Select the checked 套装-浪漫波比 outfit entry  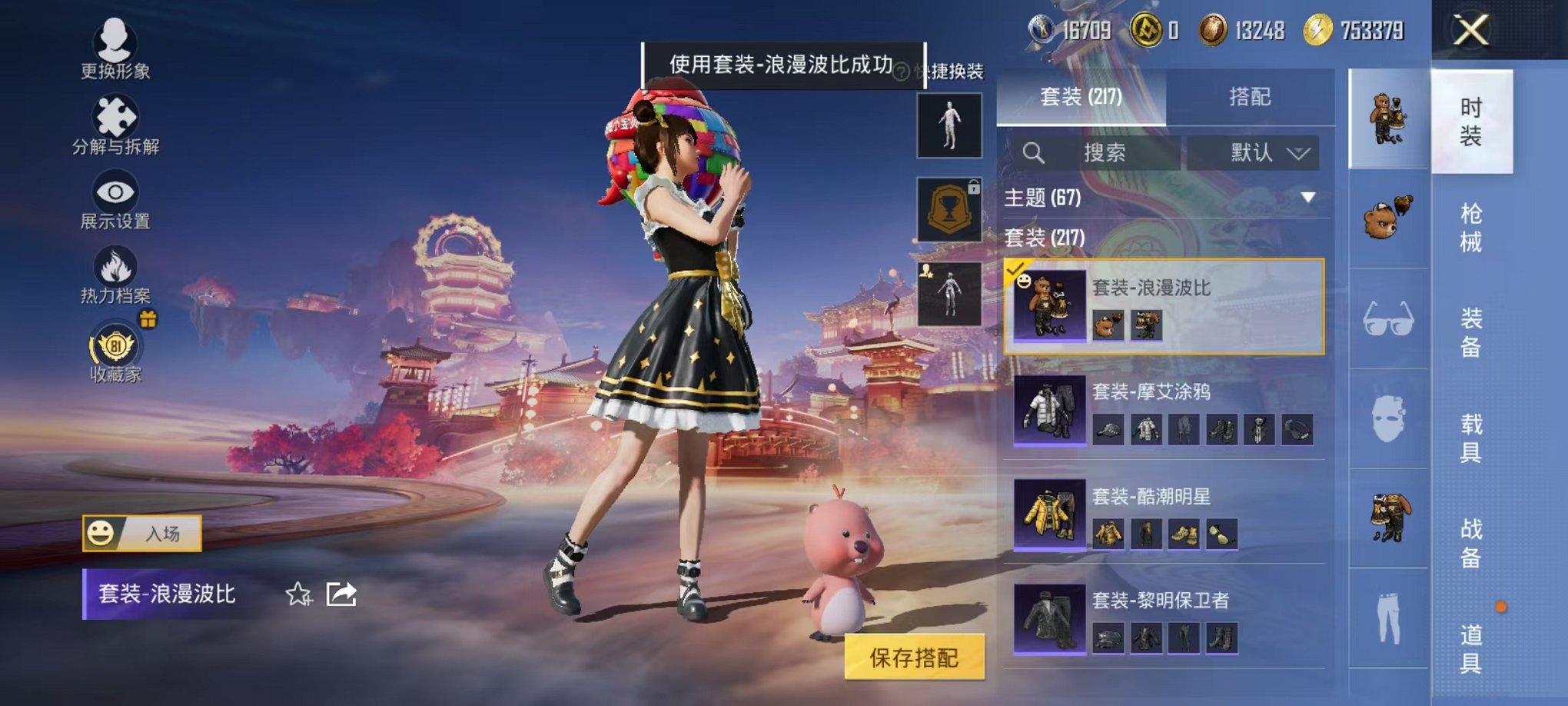click(x=1164, y=305)
